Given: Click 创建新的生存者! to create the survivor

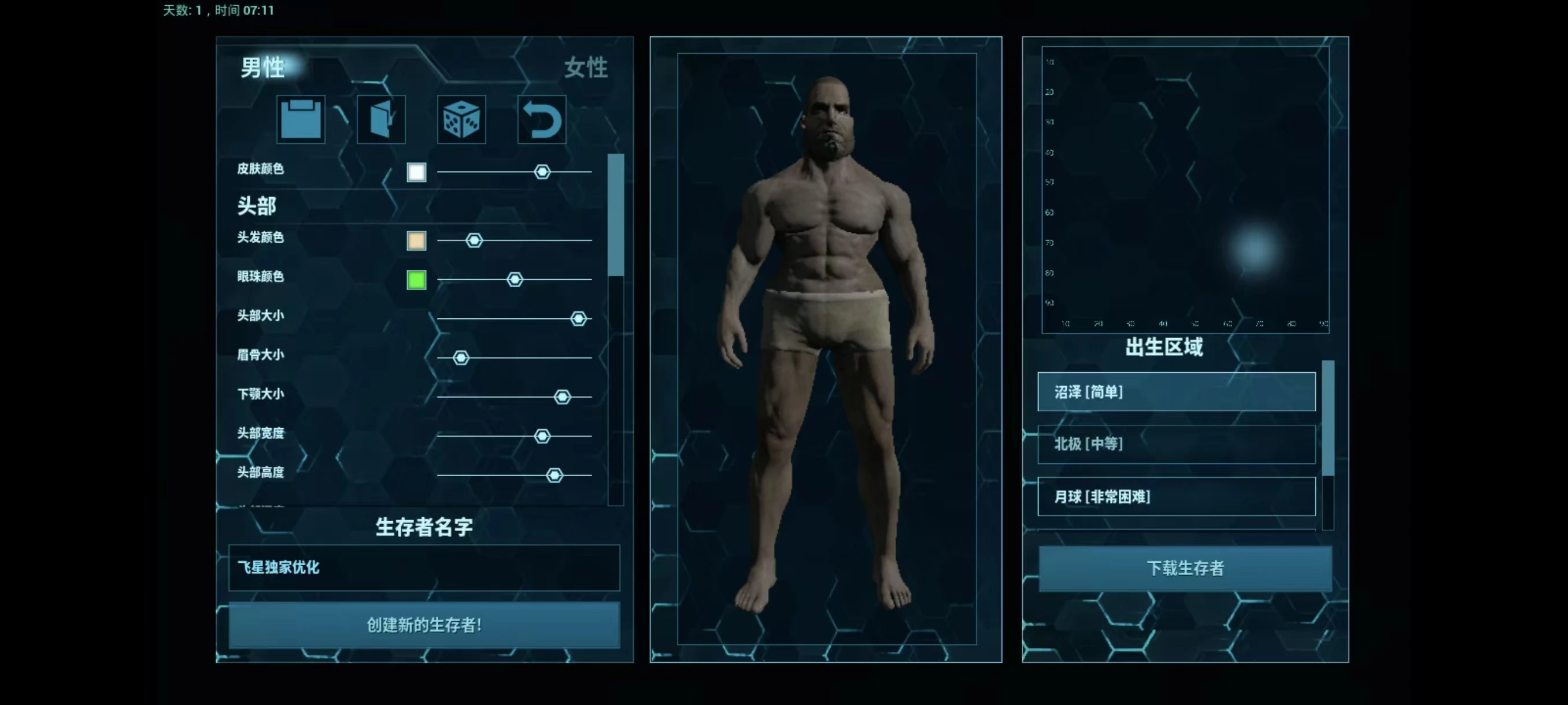Looking at the screenshot, I should (424, 625).
